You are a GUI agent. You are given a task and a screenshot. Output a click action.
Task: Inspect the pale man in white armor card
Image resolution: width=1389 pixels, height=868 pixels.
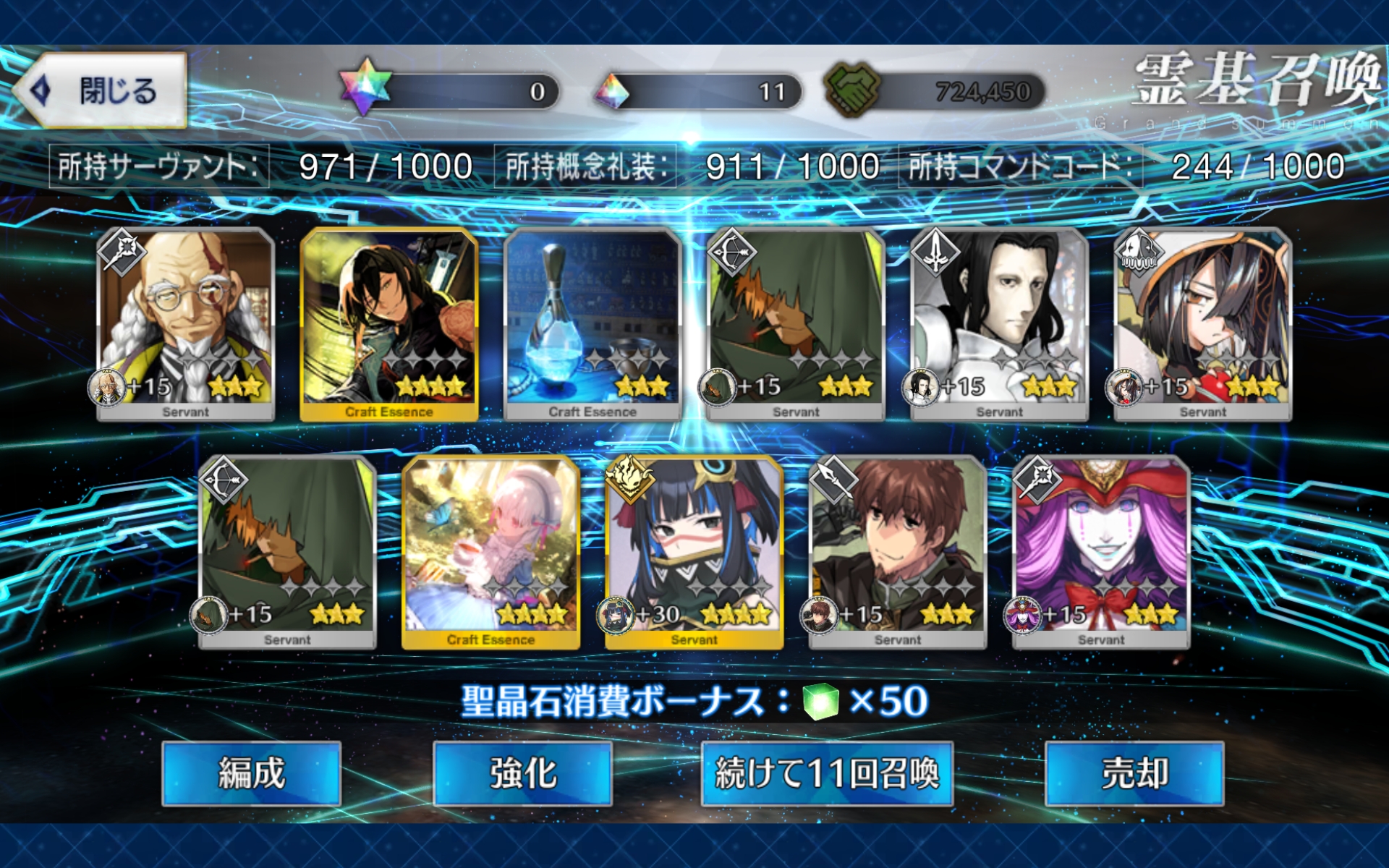[x=999, y=323]
